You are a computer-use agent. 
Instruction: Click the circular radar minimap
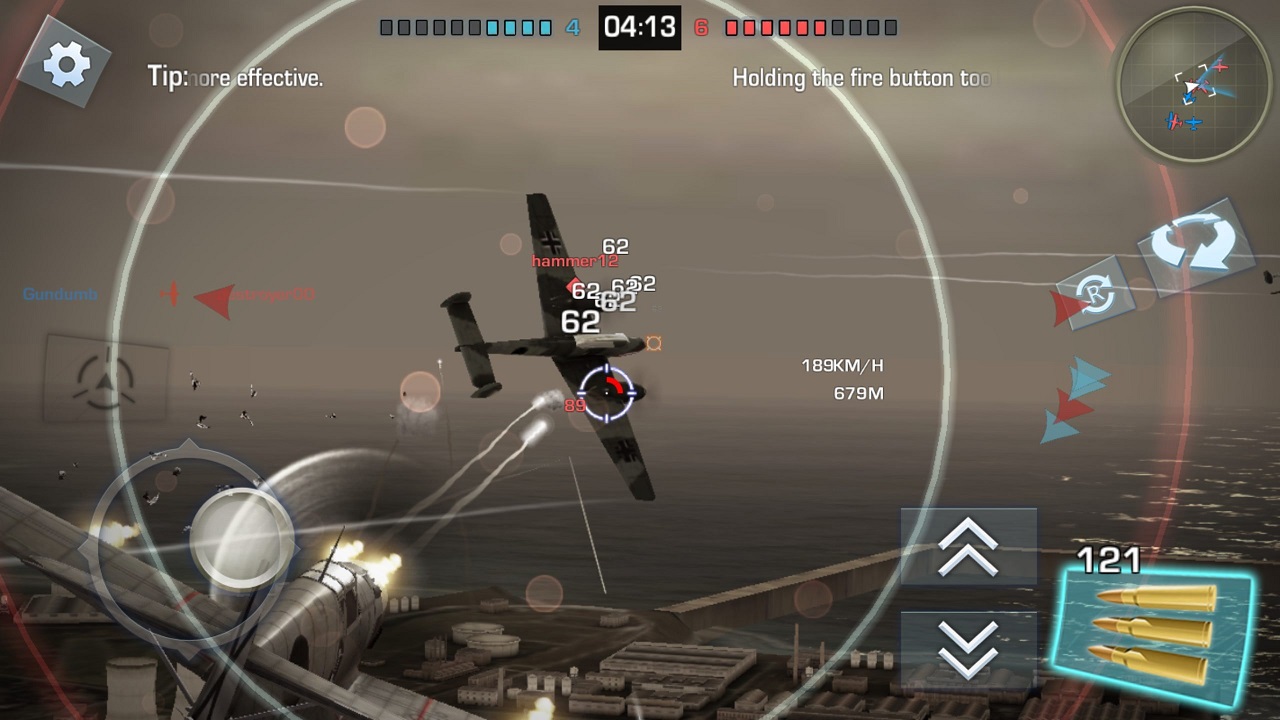point(1194,89)
